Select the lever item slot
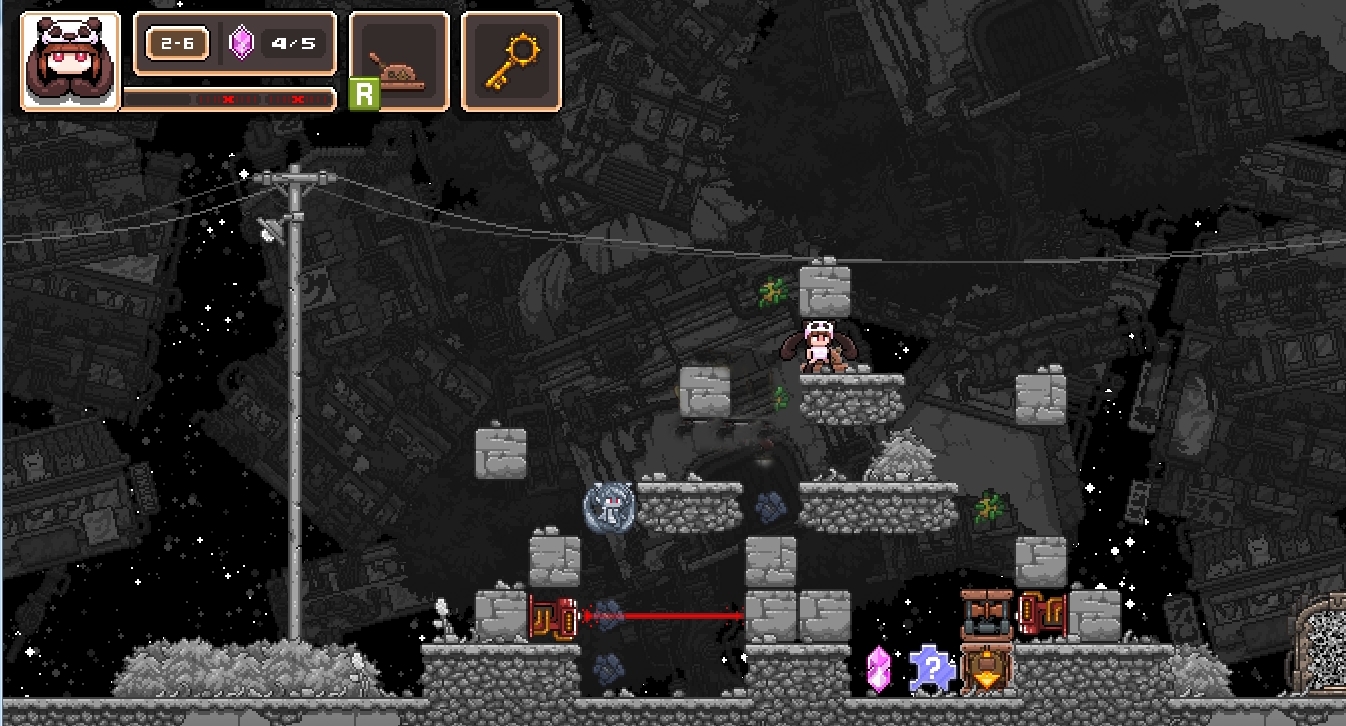Viewport: 1346px width, 726px height. coord(400,61)
